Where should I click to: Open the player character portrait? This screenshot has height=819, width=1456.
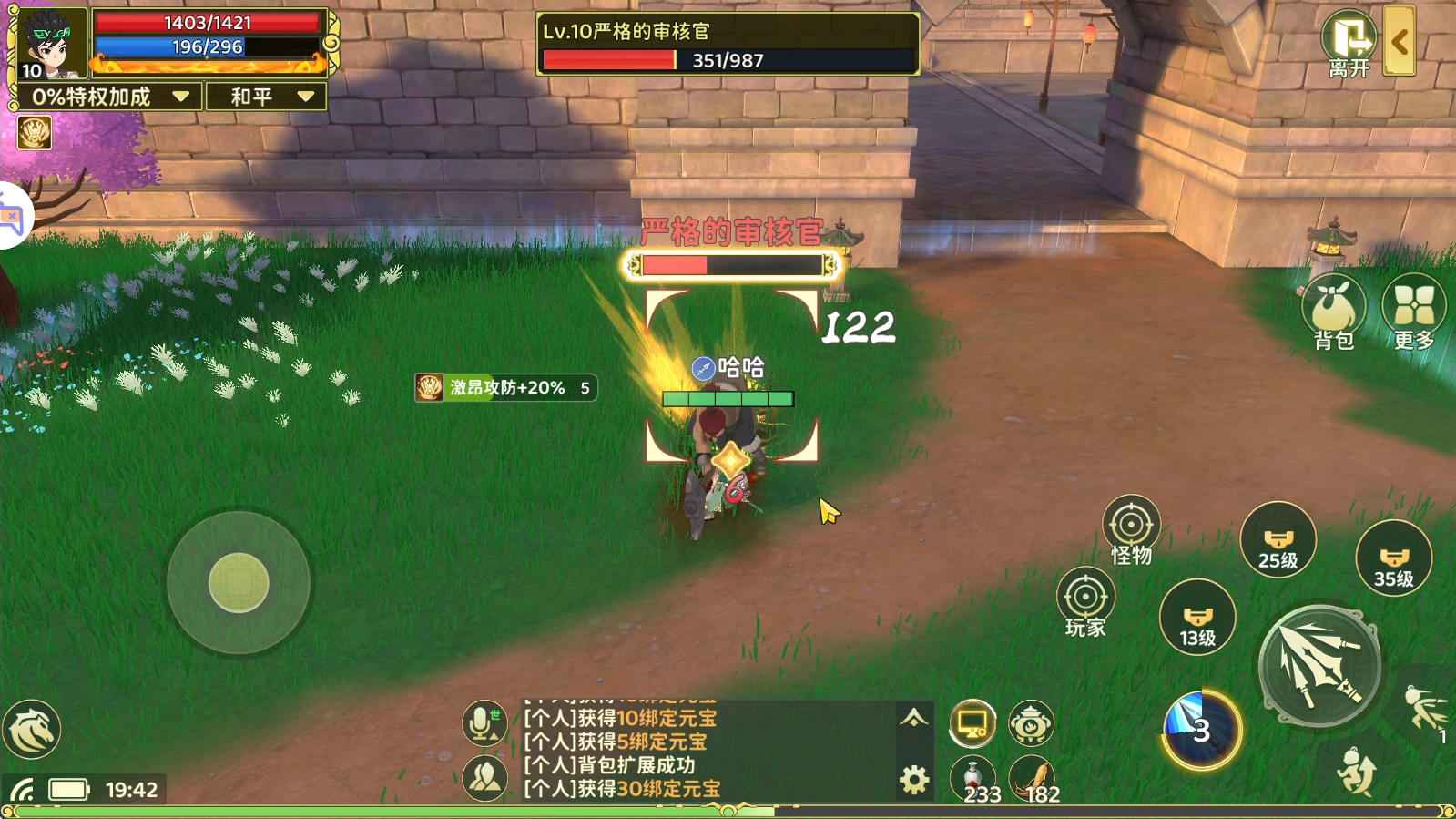[48, 42]
